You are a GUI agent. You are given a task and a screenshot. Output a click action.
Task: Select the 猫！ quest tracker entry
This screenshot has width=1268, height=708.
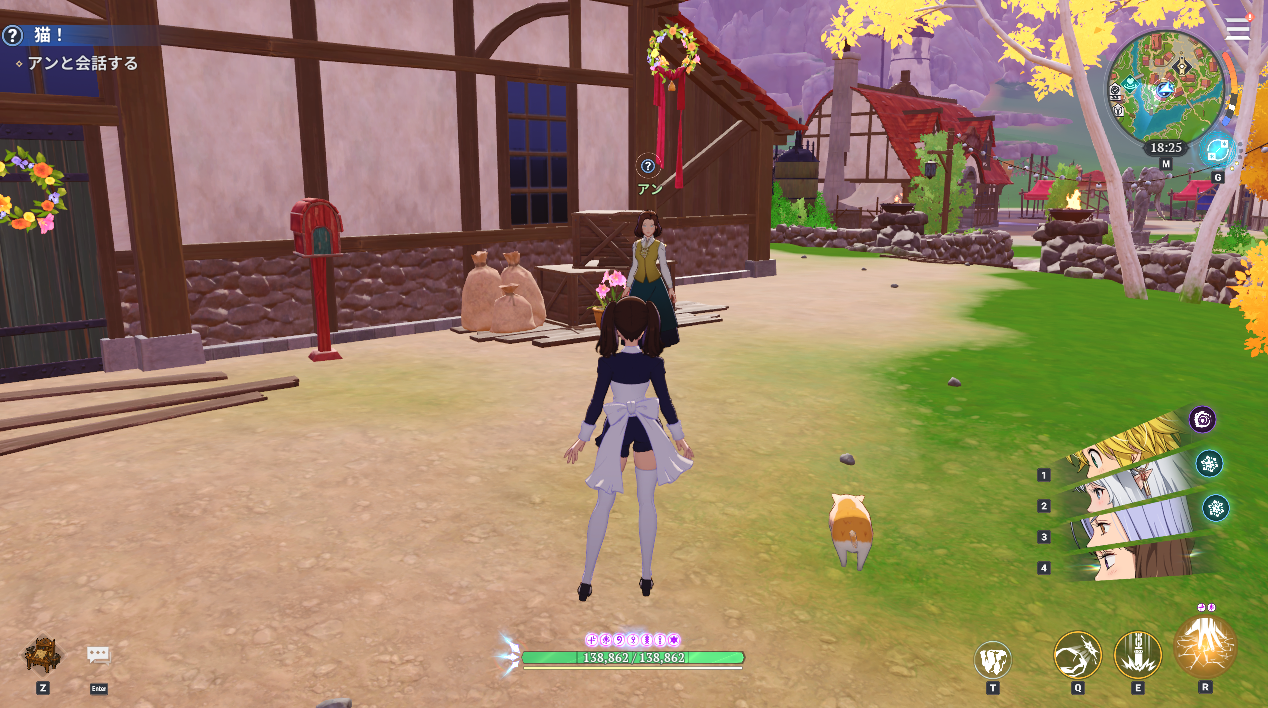[49, 35]
